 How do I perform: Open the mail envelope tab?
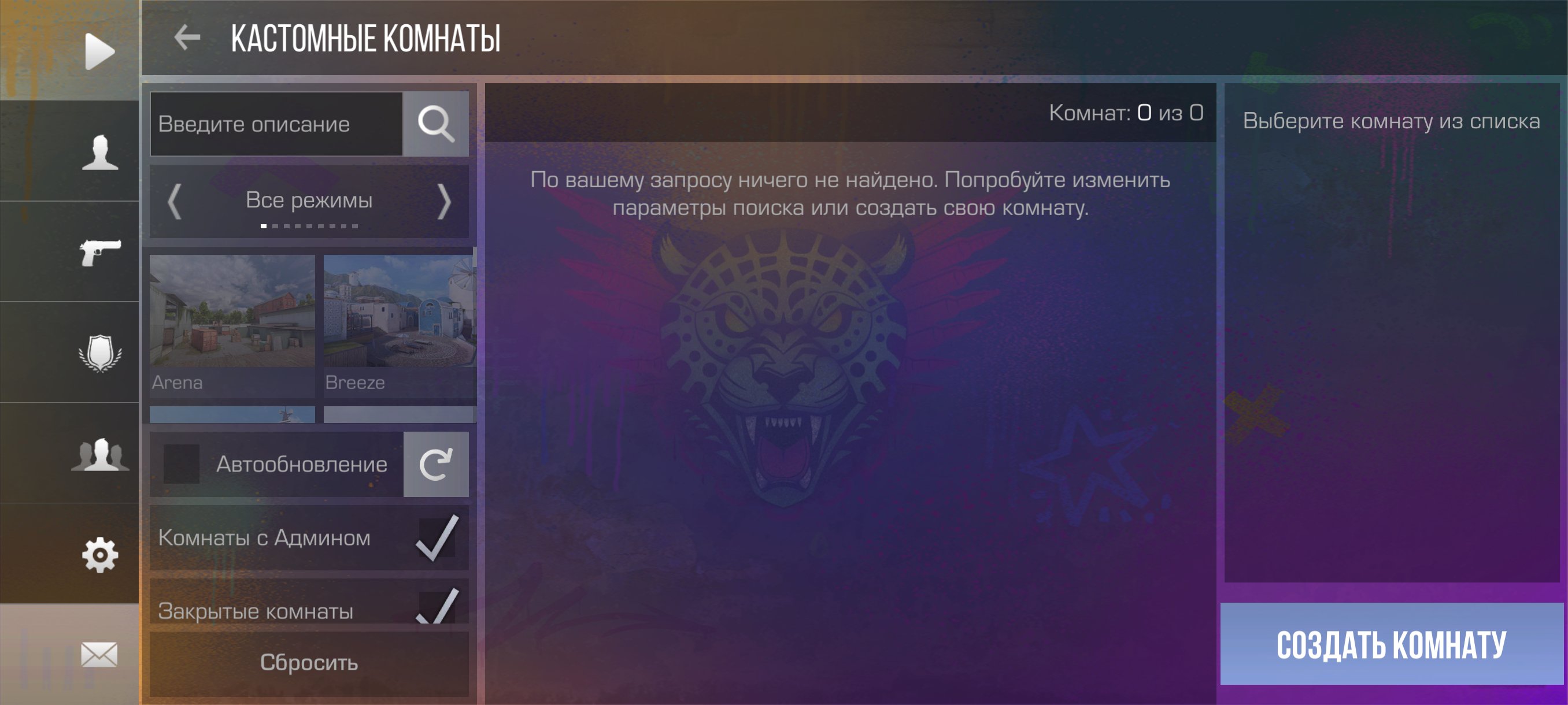[x=99, y=655]
